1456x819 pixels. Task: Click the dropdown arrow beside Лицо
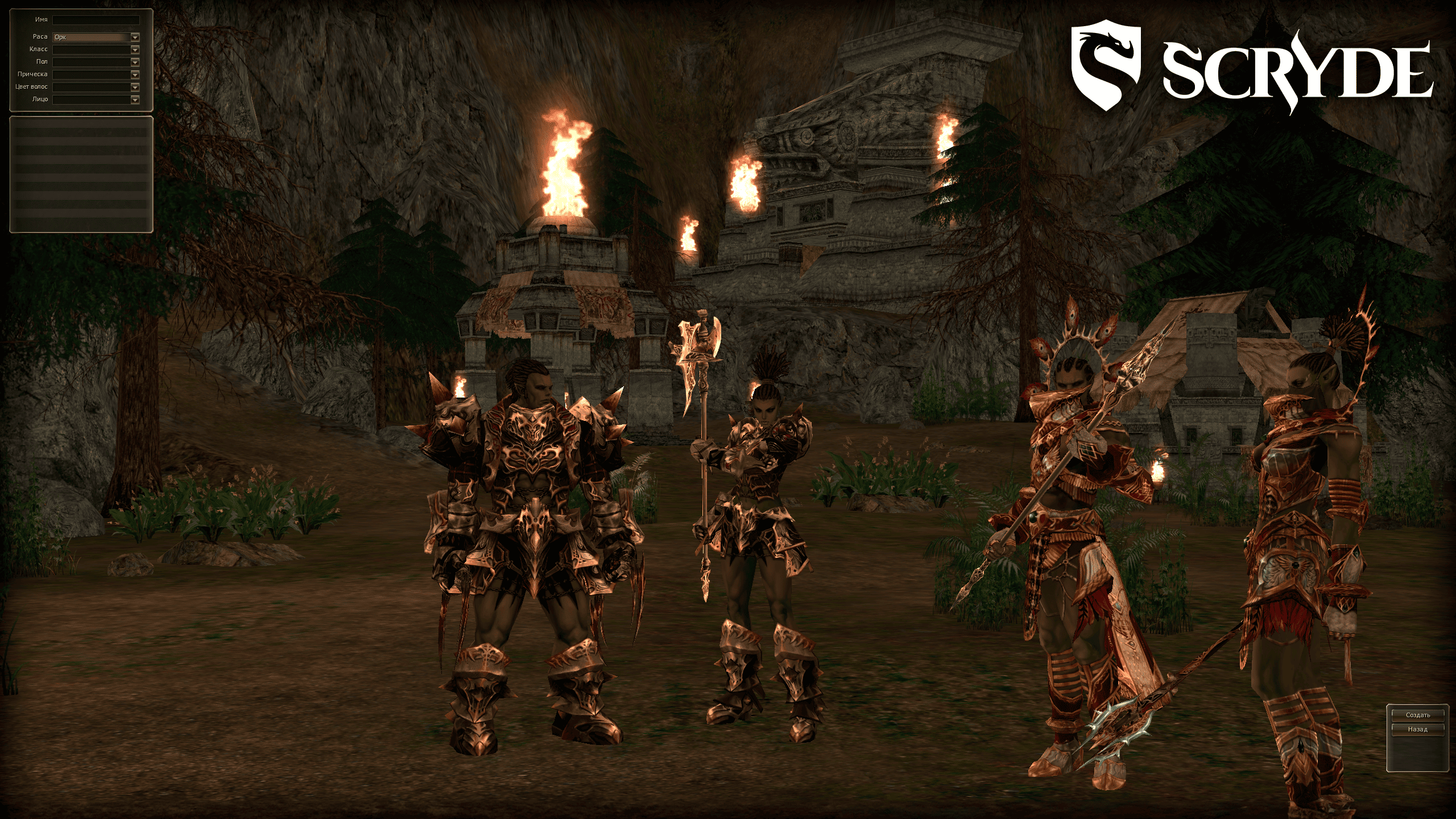tap(135, 101)
